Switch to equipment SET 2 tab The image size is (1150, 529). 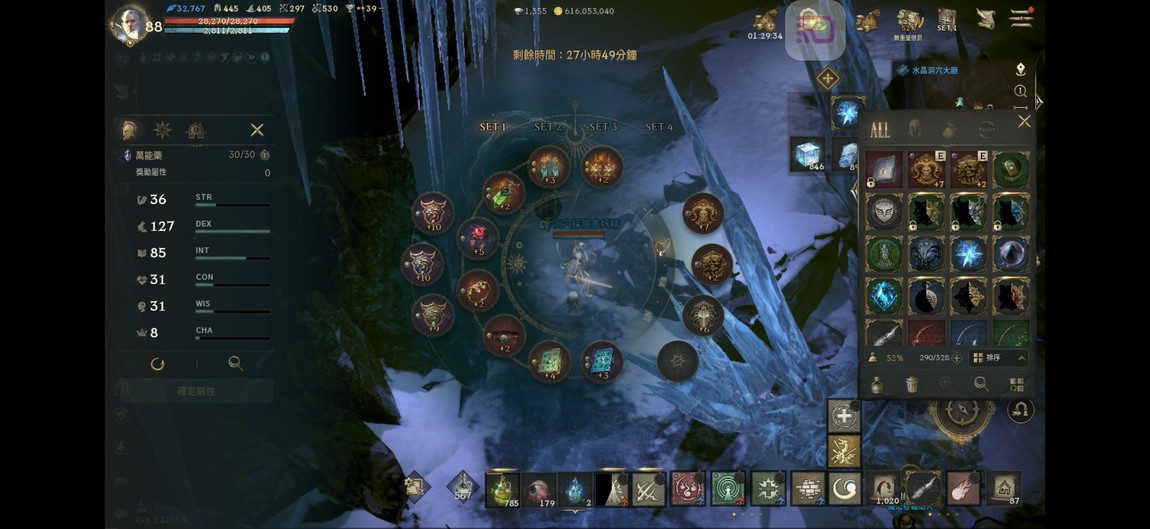click(548, 127)
